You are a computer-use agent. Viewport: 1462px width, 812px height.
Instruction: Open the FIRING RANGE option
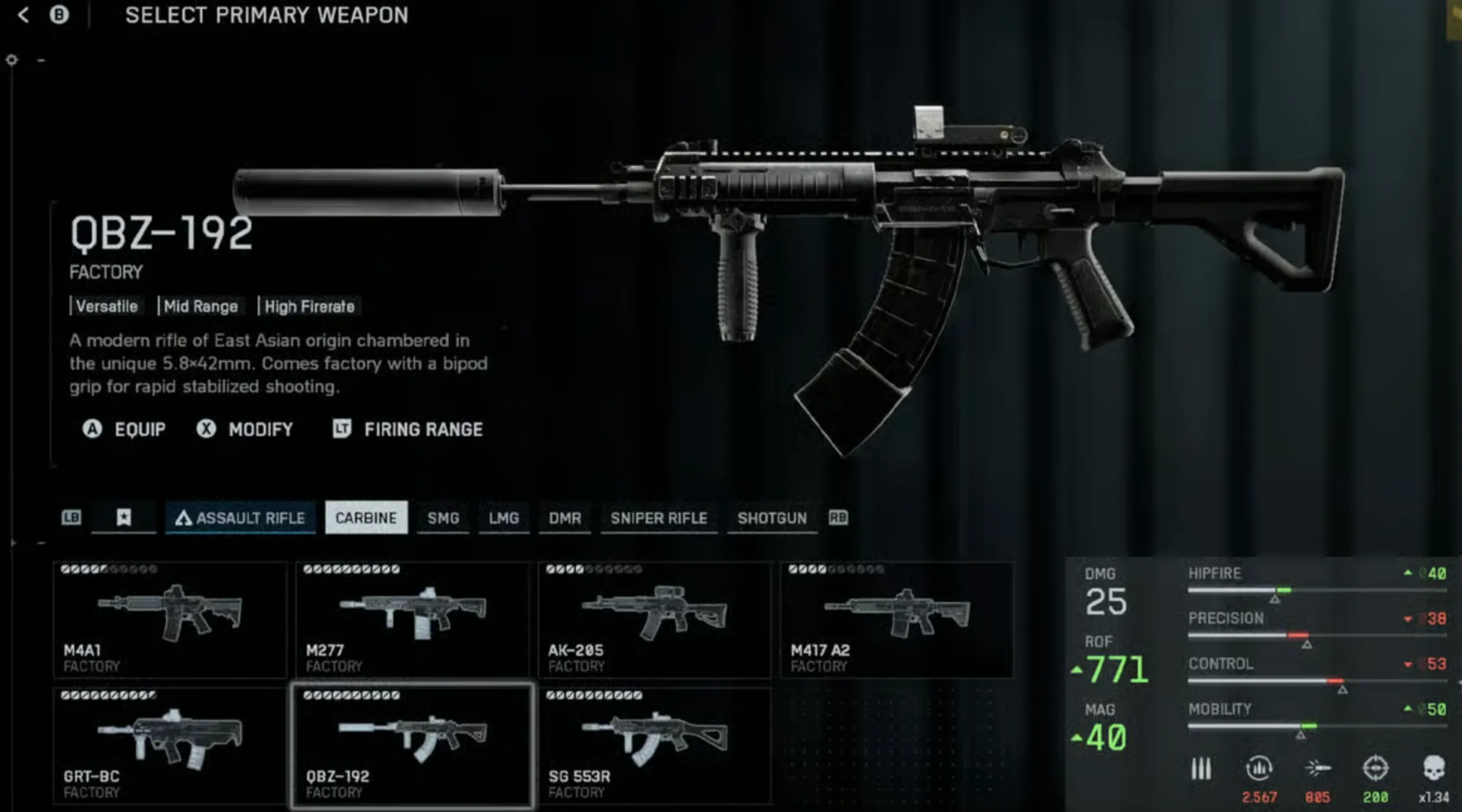[x=409, y=429]
